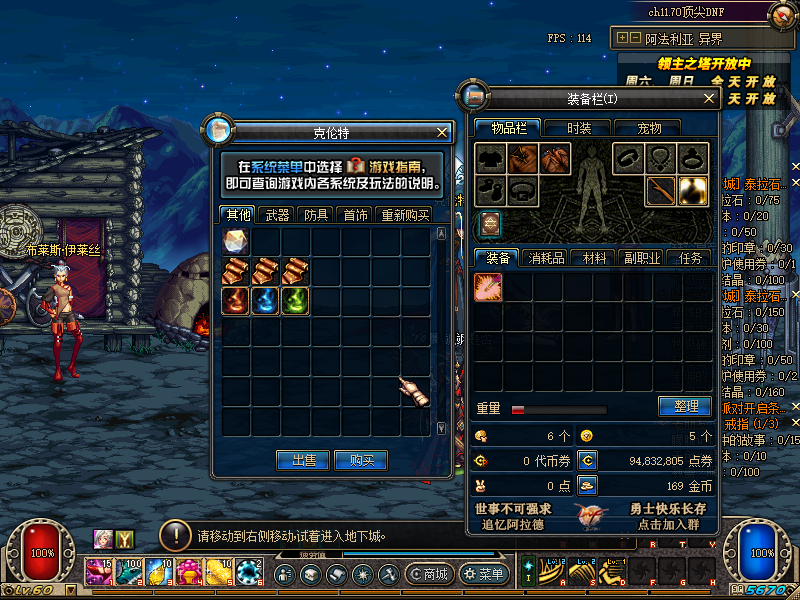Choose the blue potion in shop

coord(265,301)
